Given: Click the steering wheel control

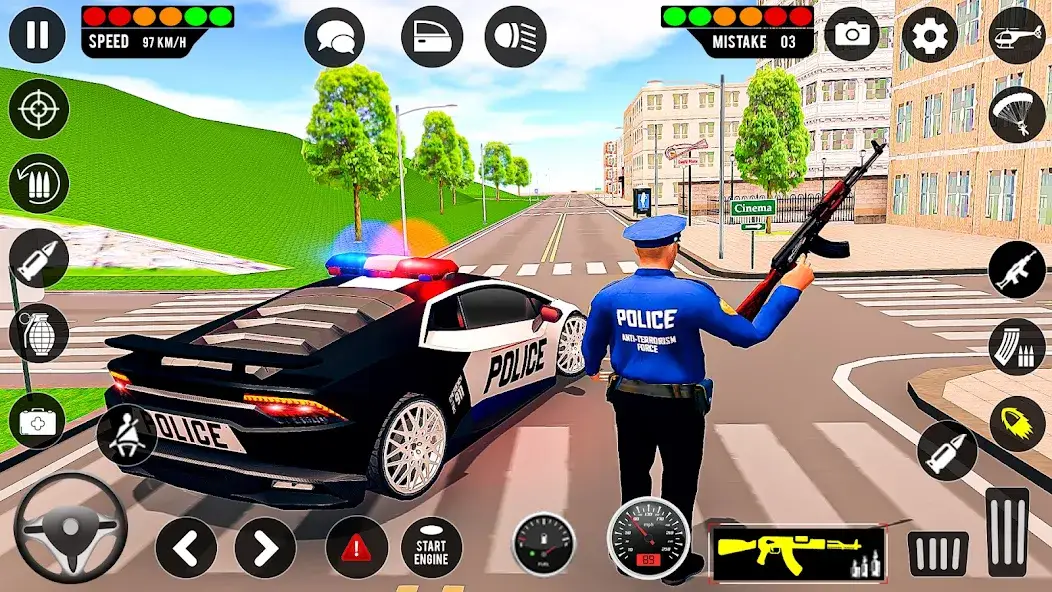Looking at the screenshot, I should coord(70,528).
